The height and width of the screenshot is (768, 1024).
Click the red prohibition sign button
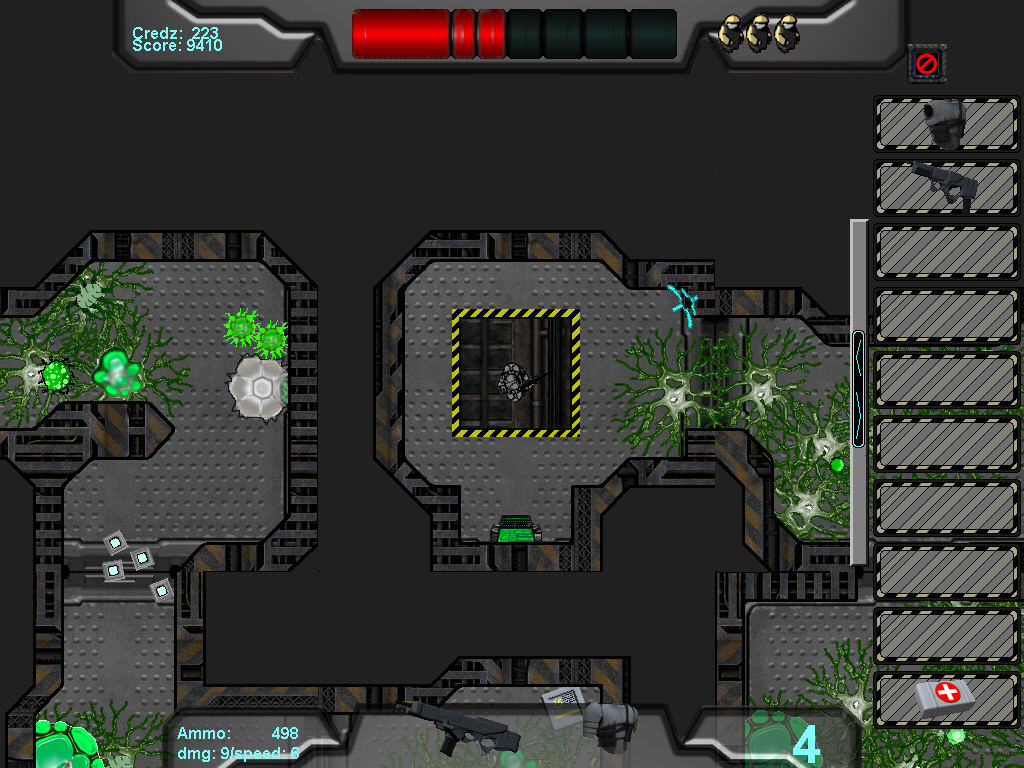tap(927, 64)
